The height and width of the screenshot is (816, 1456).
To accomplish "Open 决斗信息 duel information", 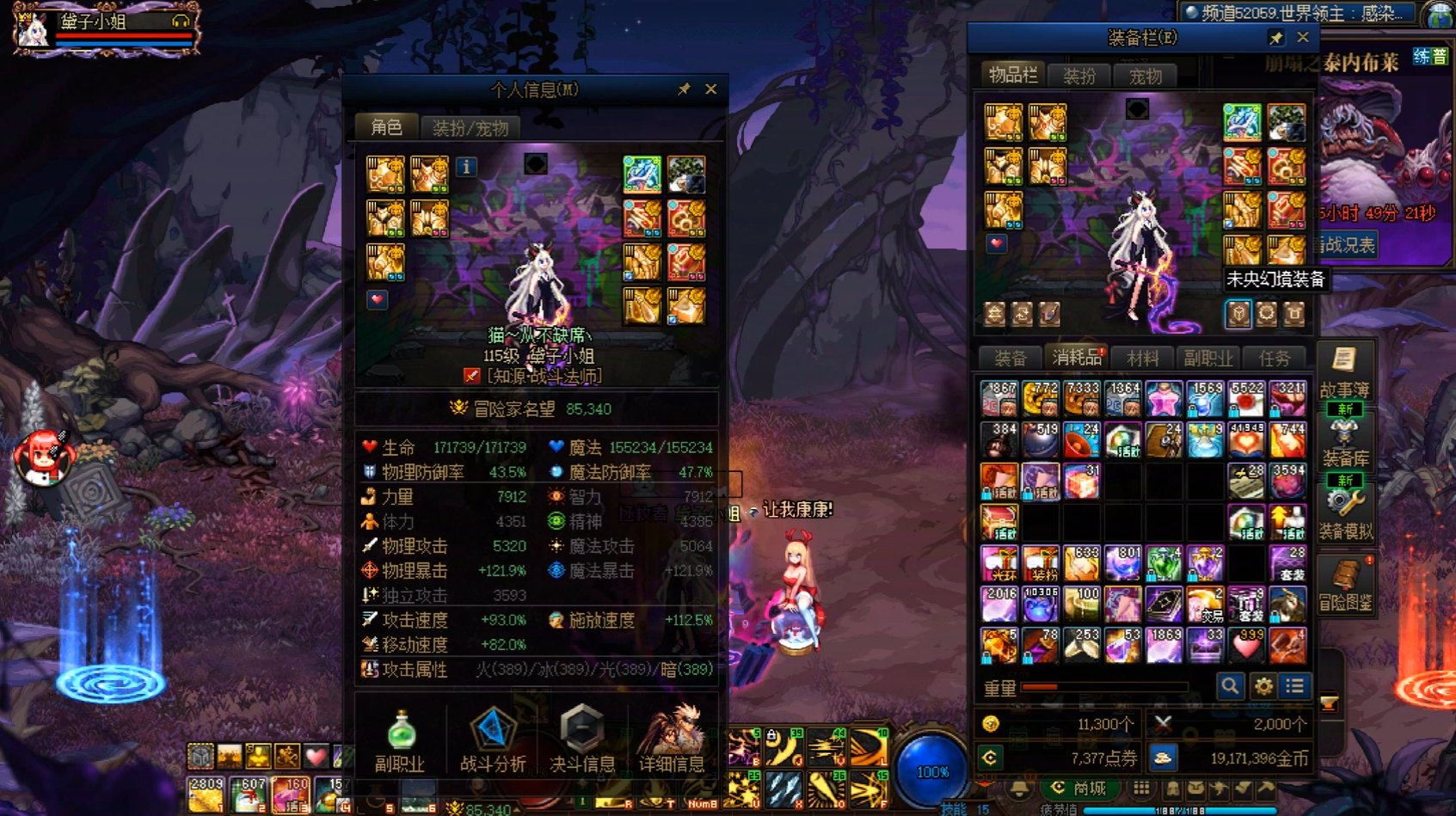I will (x=583, y=736).
